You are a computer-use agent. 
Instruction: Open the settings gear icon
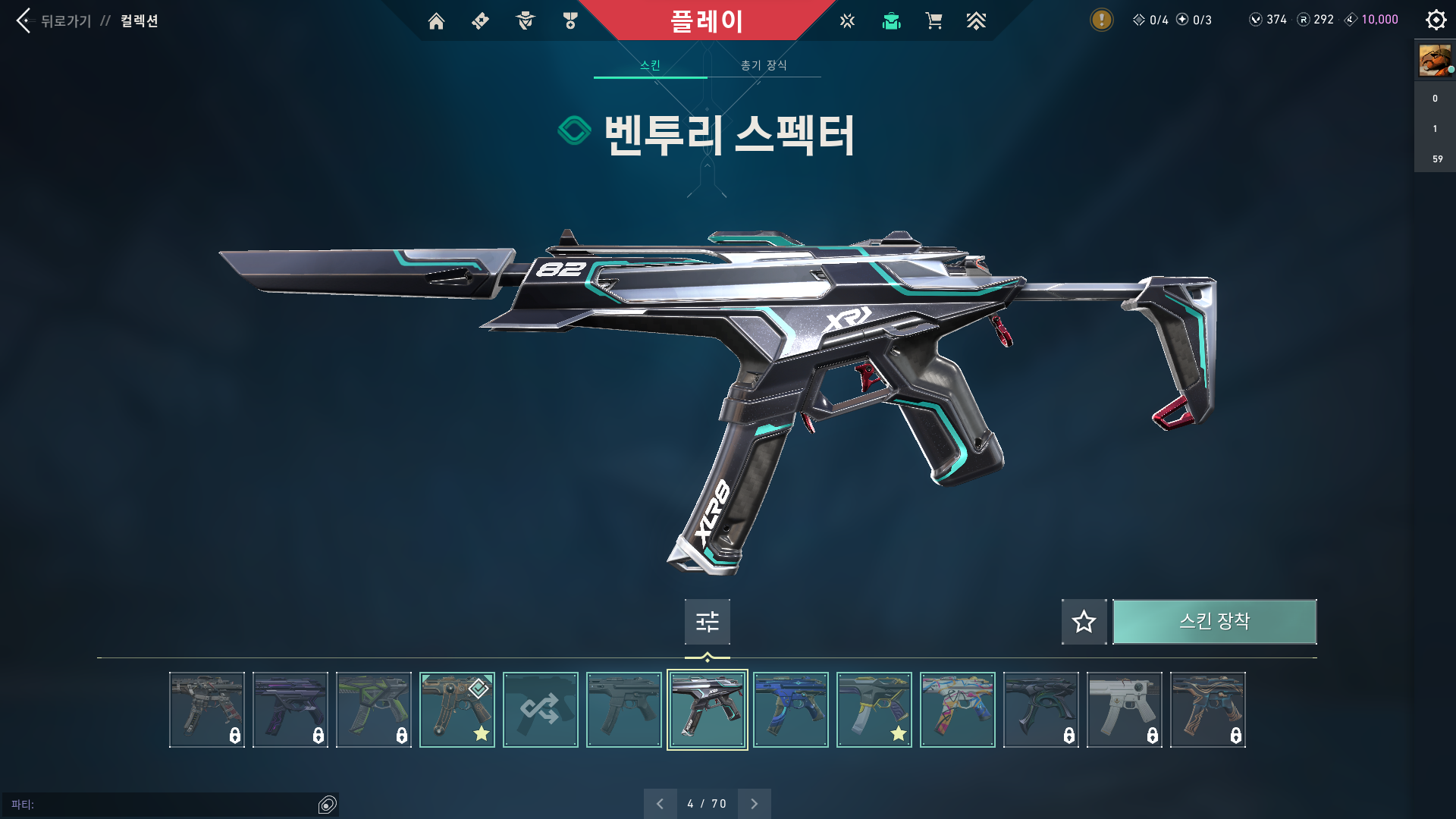[x=1436, y=20]
